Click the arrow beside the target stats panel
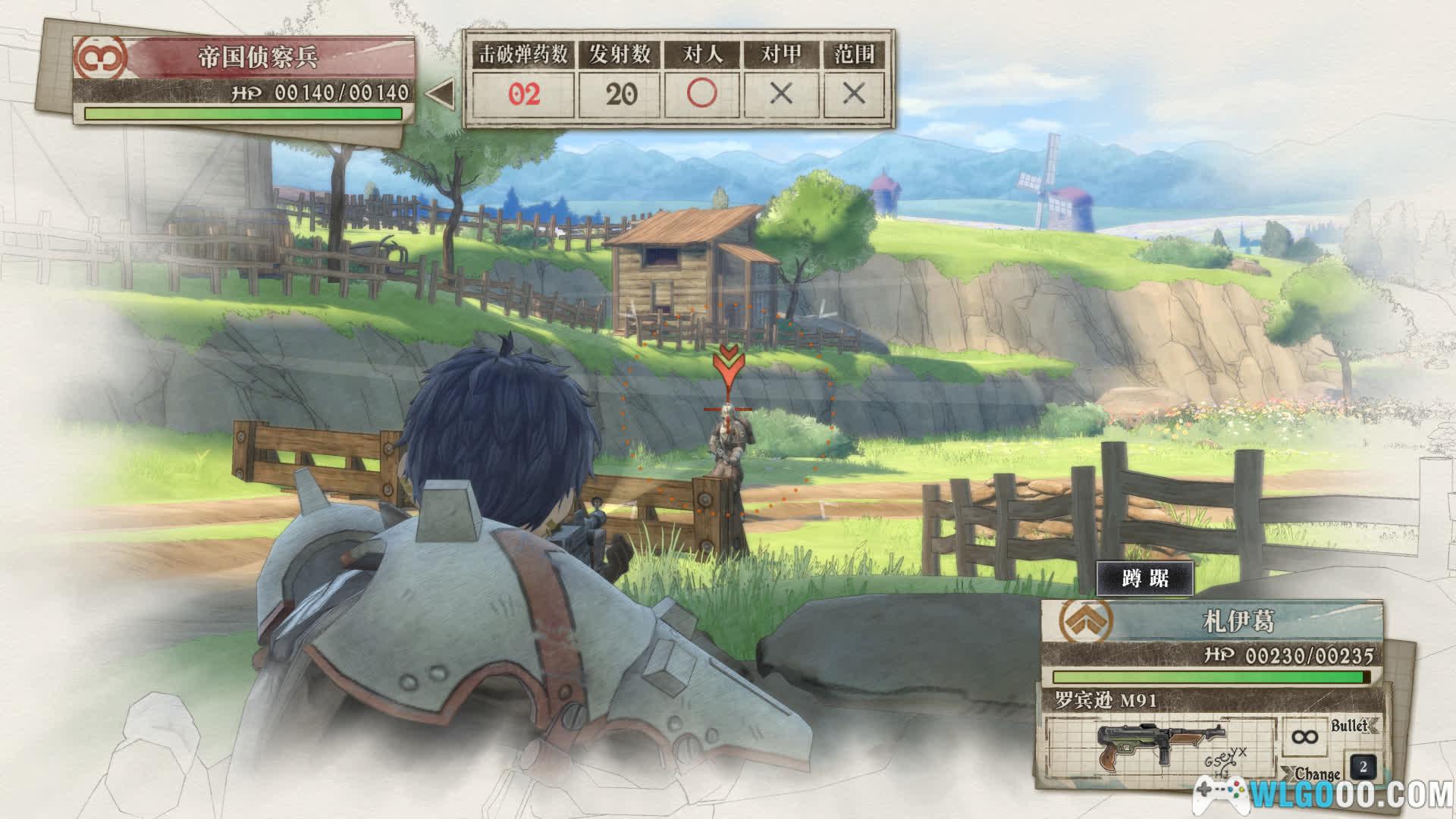This screenshot has height=819, width=1456. (x=440, y=94)
